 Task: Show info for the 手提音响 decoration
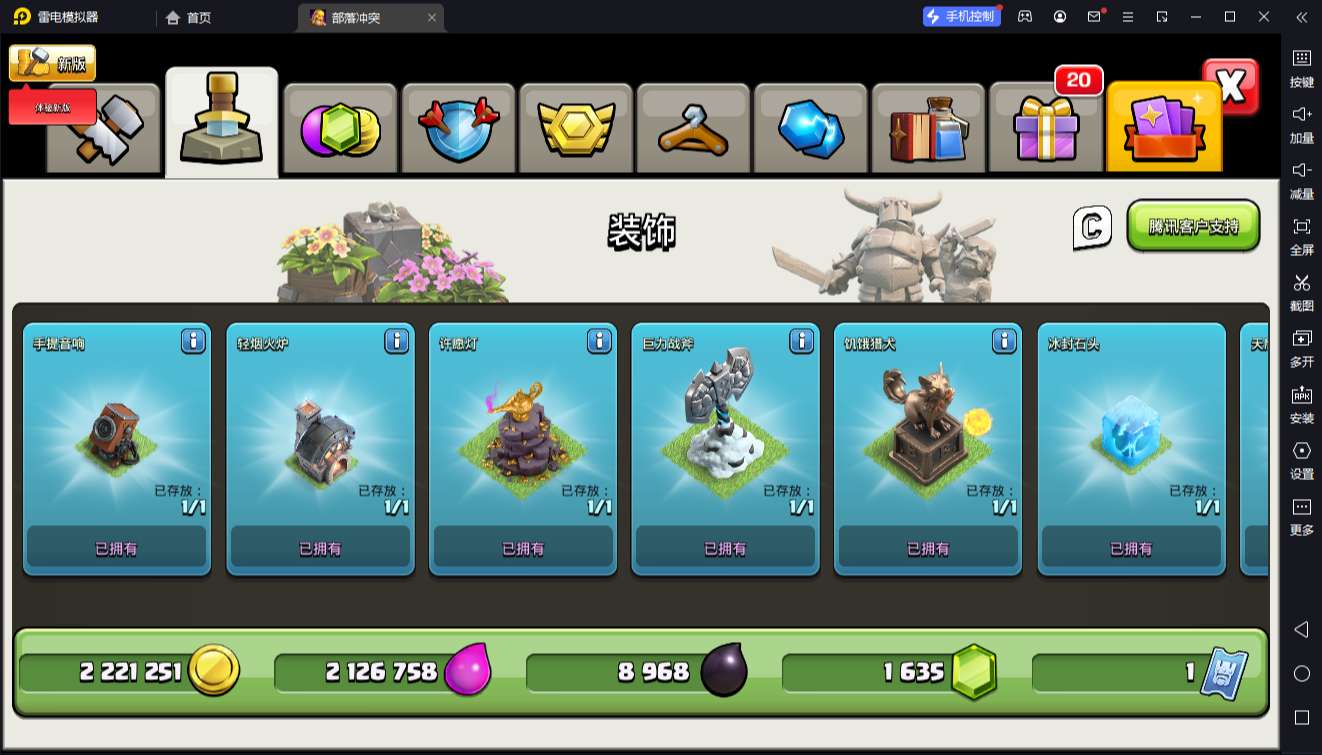tap(193, 342)
